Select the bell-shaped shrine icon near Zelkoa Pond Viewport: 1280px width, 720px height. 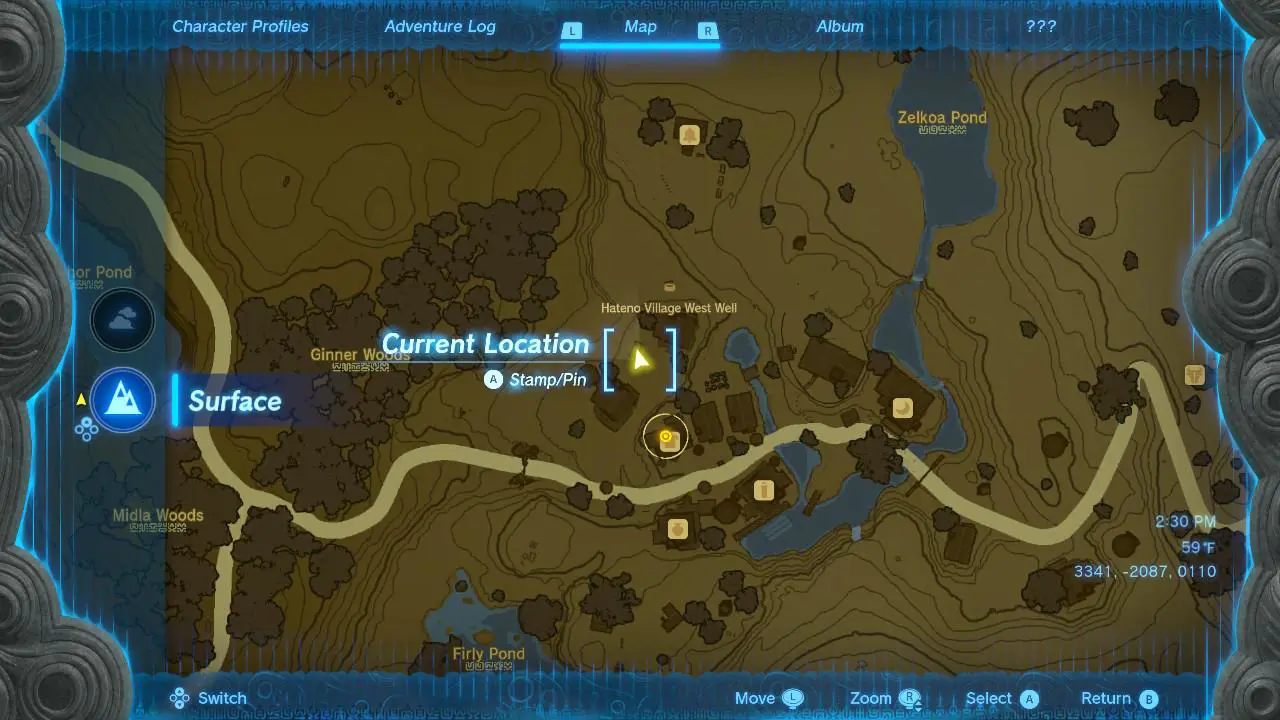pyautogui.click(x=689, y=134)
